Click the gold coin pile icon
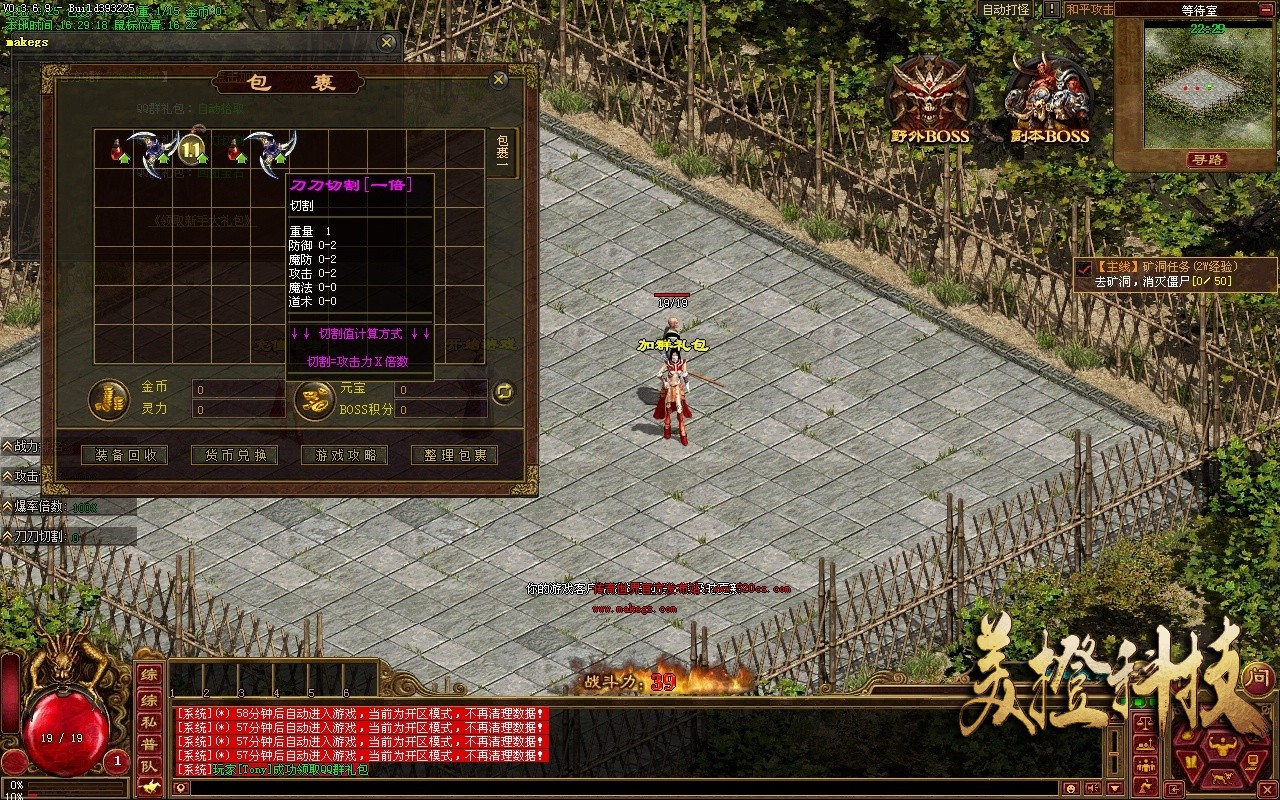This screenshot has height=800, width=1280. point(108,398)
